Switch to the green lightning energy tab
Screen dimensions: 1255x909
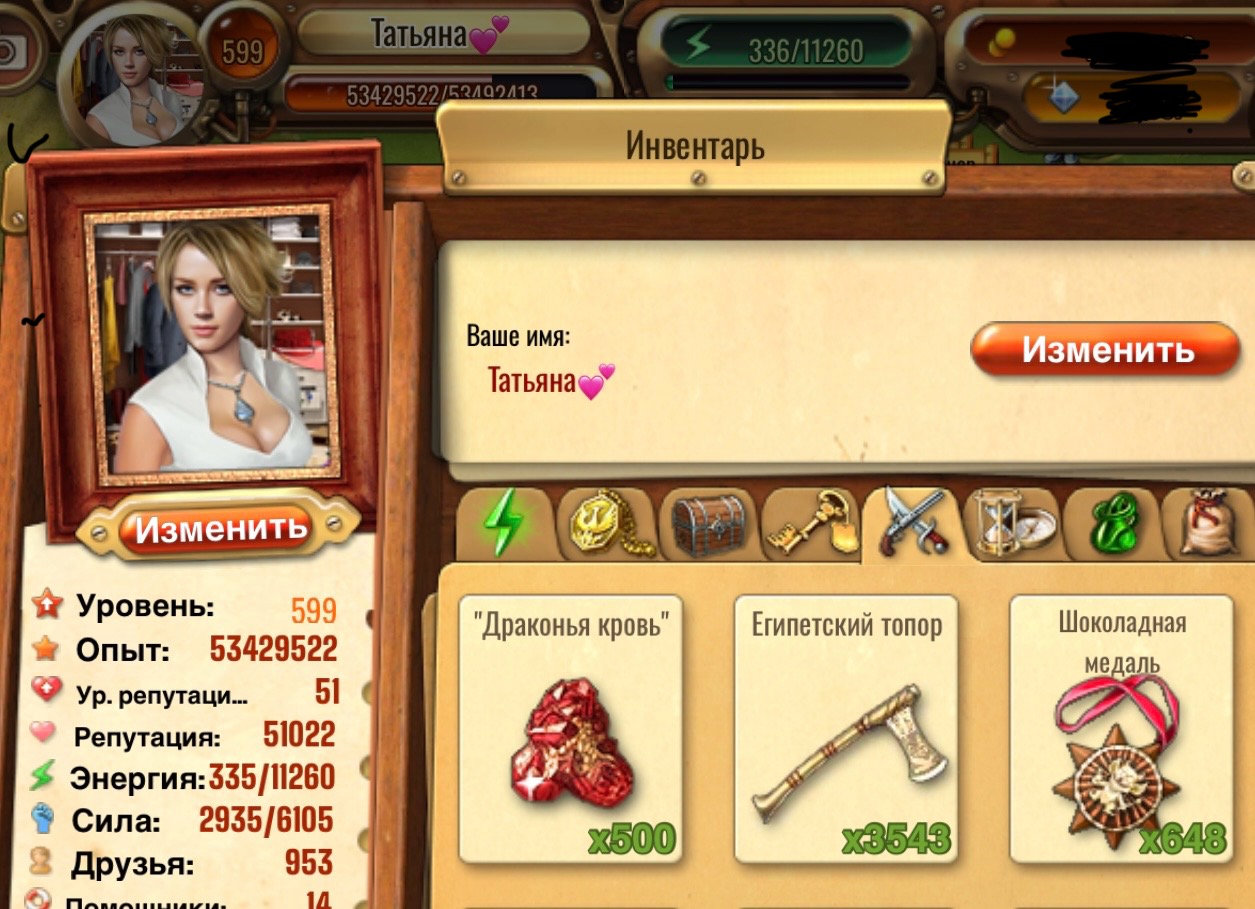504,522
